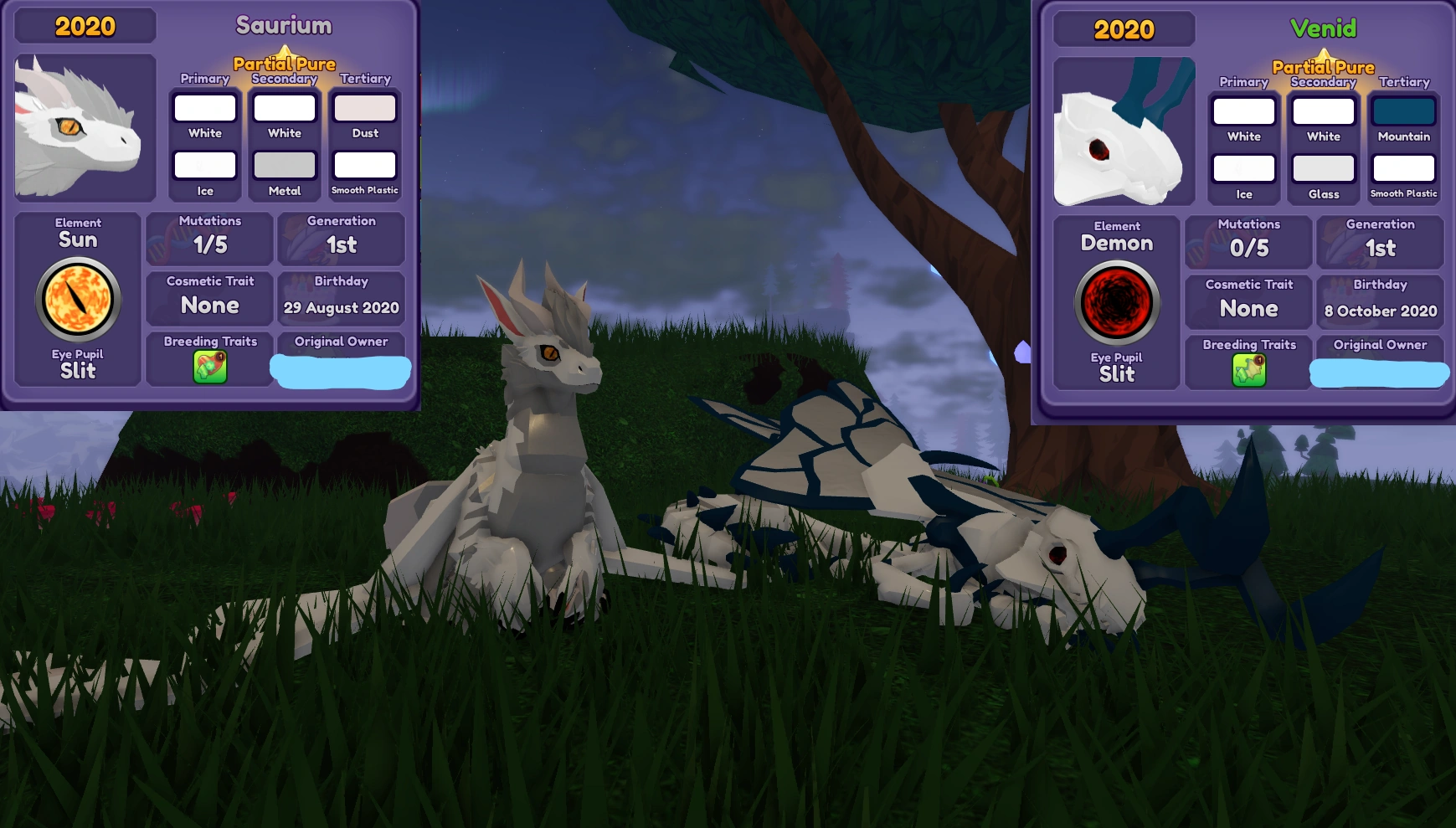Switch to Saurium's 2020 year badge
This screenshot has width=1456, height=828.
pos(84,26)
